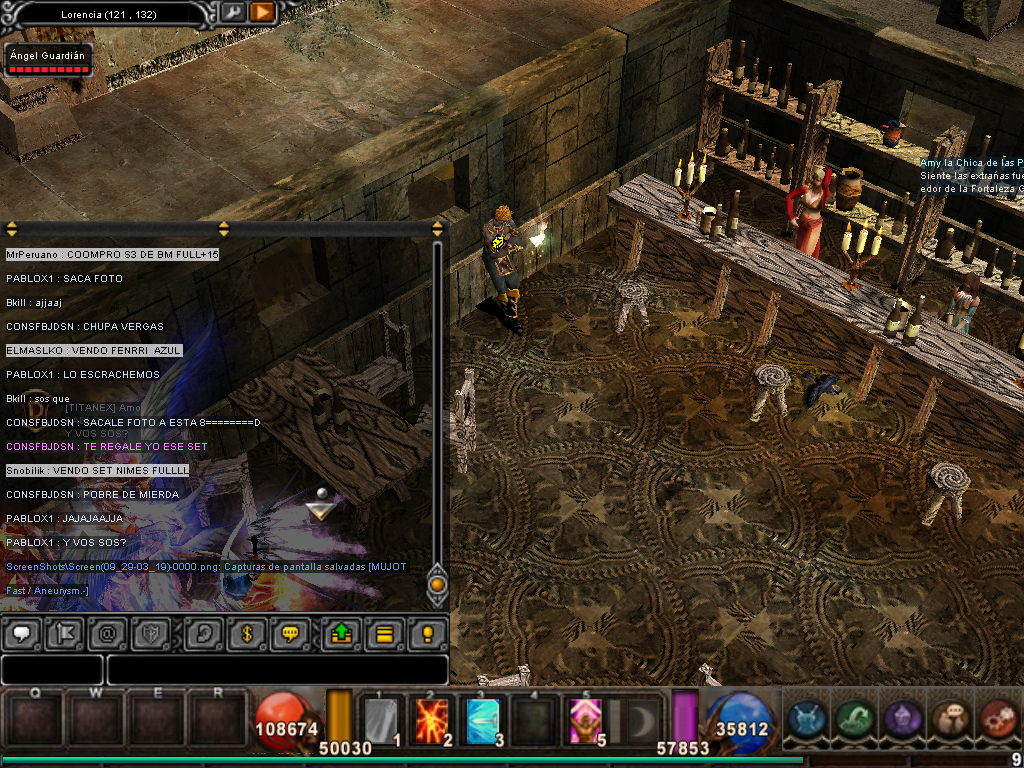The height and width of the screenshot is (768, 1024).
Task: Toggle the flag chat filter button
Action: coord(63,633)
